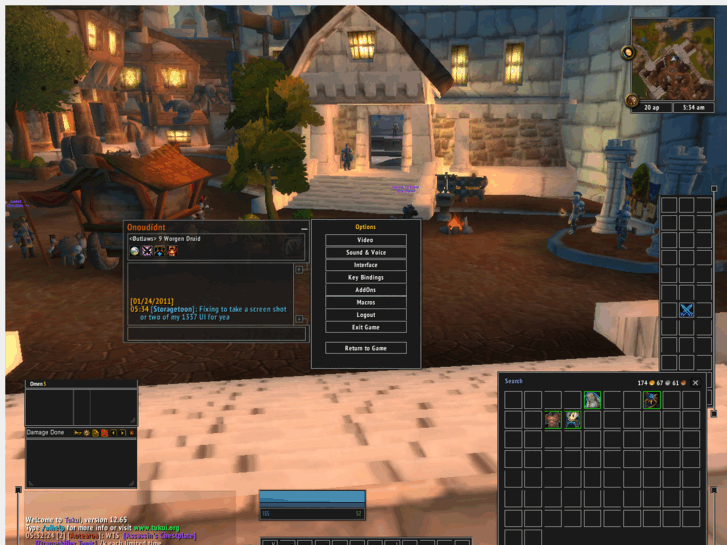Click the Omen threat meter title bar
This screenshot has width=727, height=545.
coord(80,384)
